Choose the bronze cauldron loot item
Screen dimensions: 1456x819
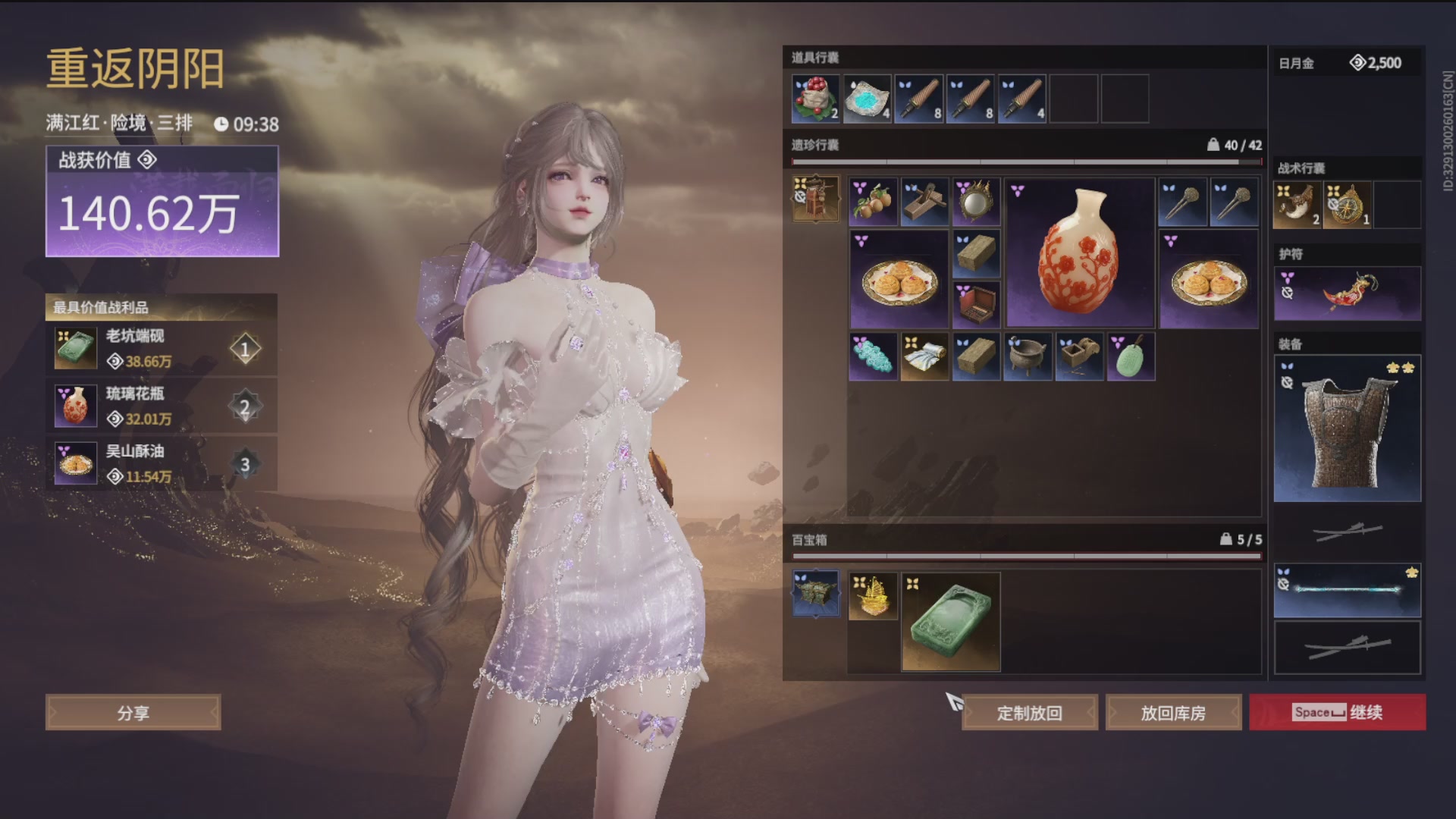pos(1028,356)
